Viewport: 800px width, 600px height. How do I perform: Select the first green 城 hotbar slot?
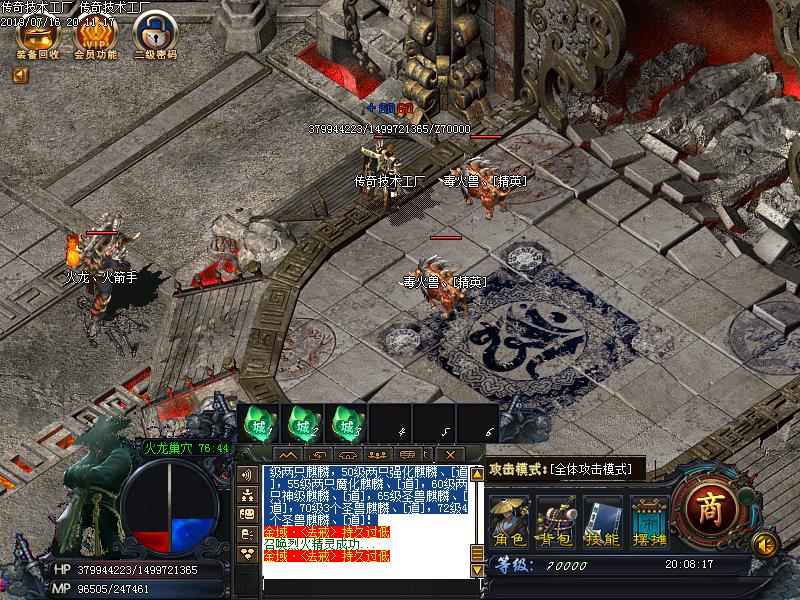(x=258, y=425)
